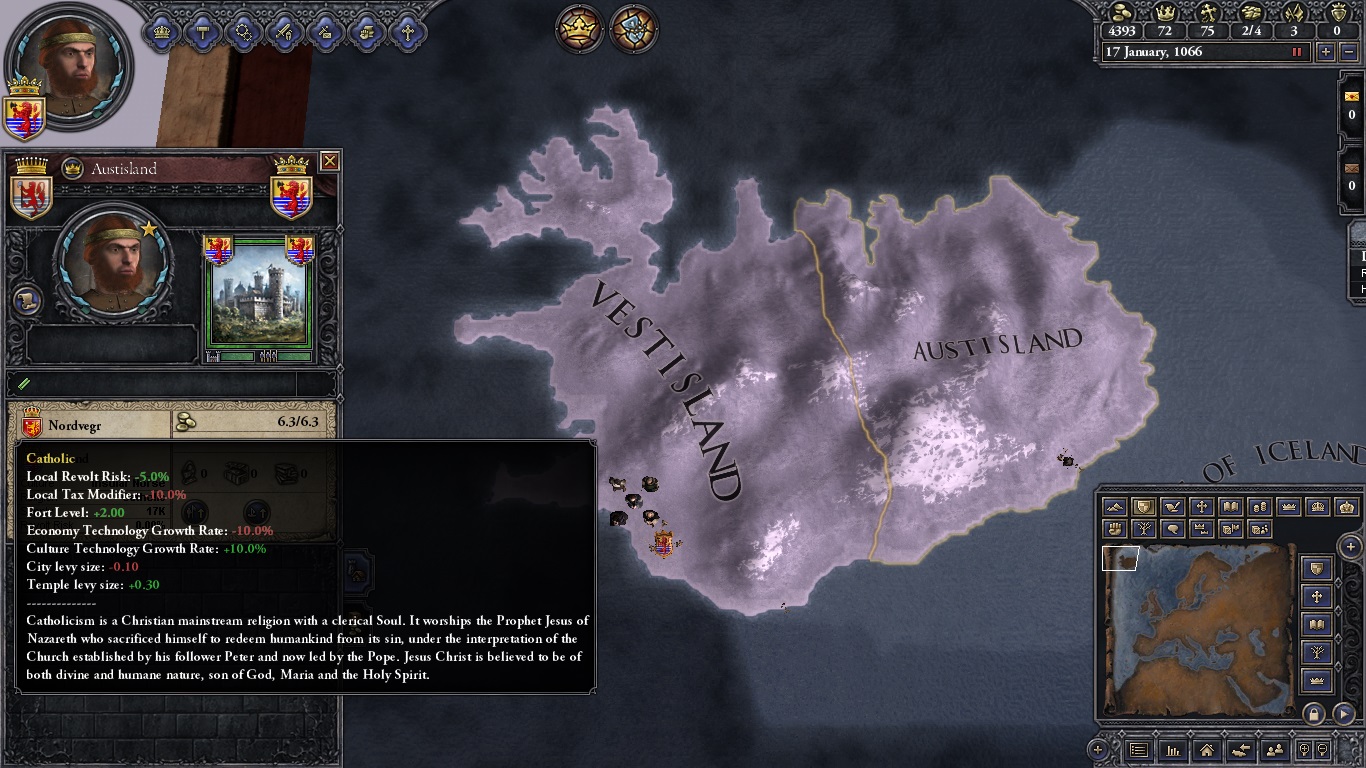Open the cross religion tab
The width and height of the screenshot is (1366, 768).
(x=407, y=32)
